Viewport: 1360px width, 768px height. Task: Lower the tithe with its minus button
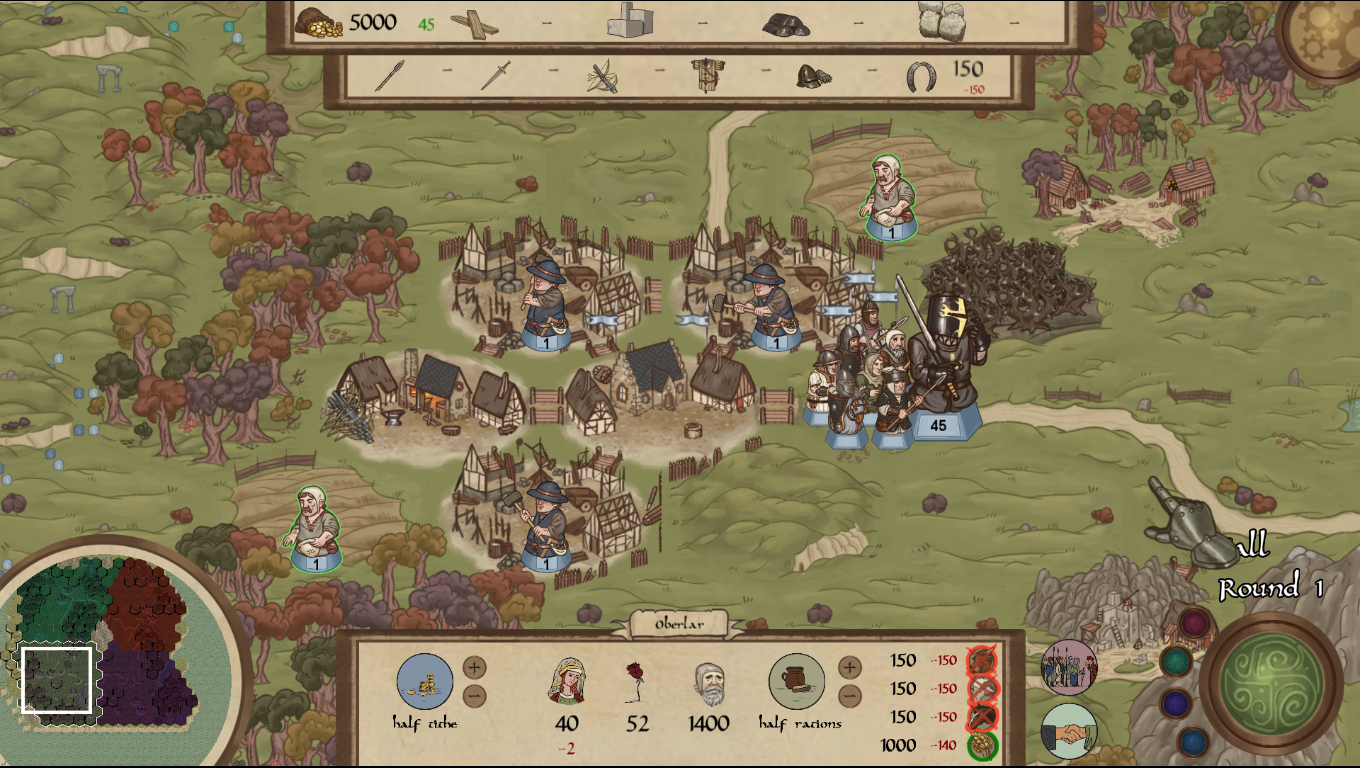click(x=475, y=696)
